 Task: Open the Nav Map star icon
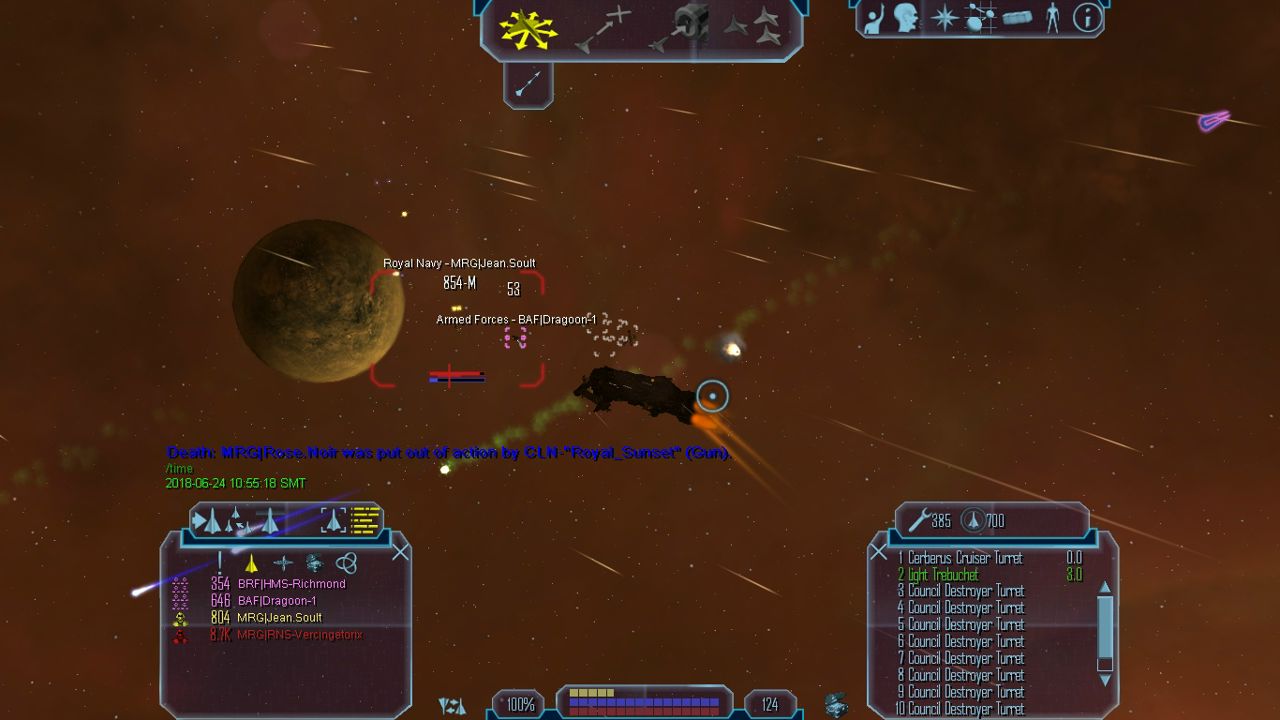pyautogui.click(x=944, y=18)
